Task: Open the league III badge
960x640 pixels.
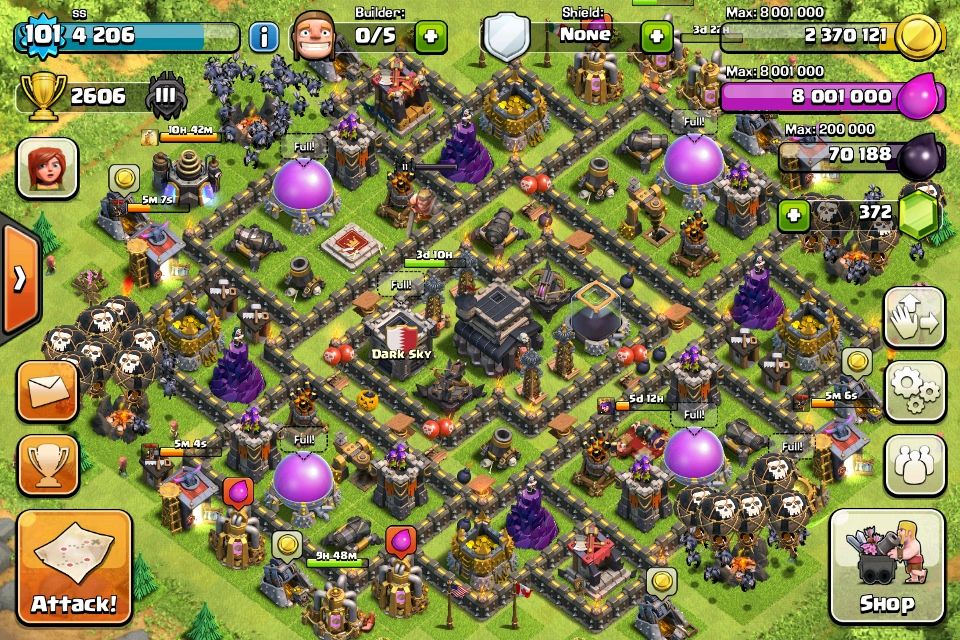Action: click(x=165, y=96)
